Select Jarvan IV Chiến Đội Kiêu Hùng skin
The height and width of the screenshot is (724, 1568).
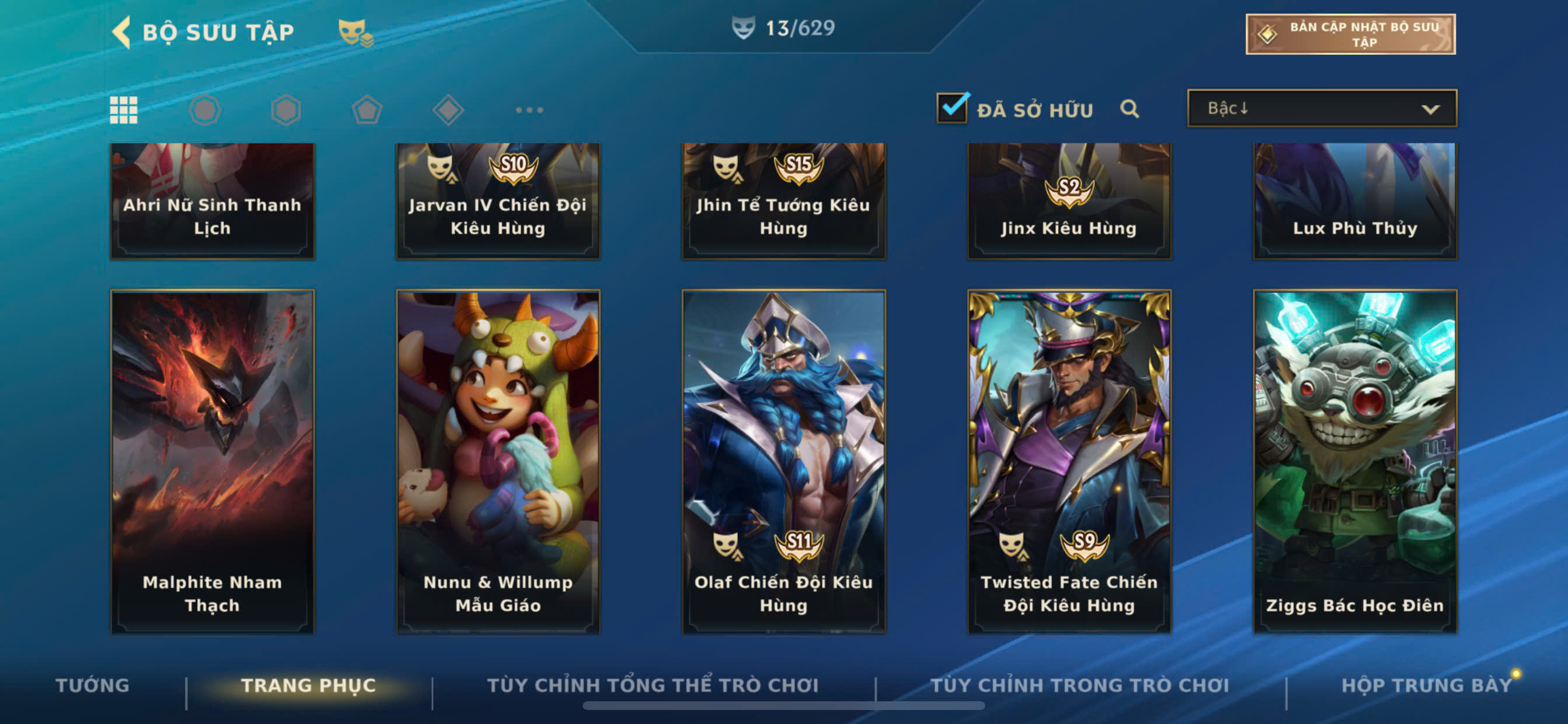pos(498,201)
